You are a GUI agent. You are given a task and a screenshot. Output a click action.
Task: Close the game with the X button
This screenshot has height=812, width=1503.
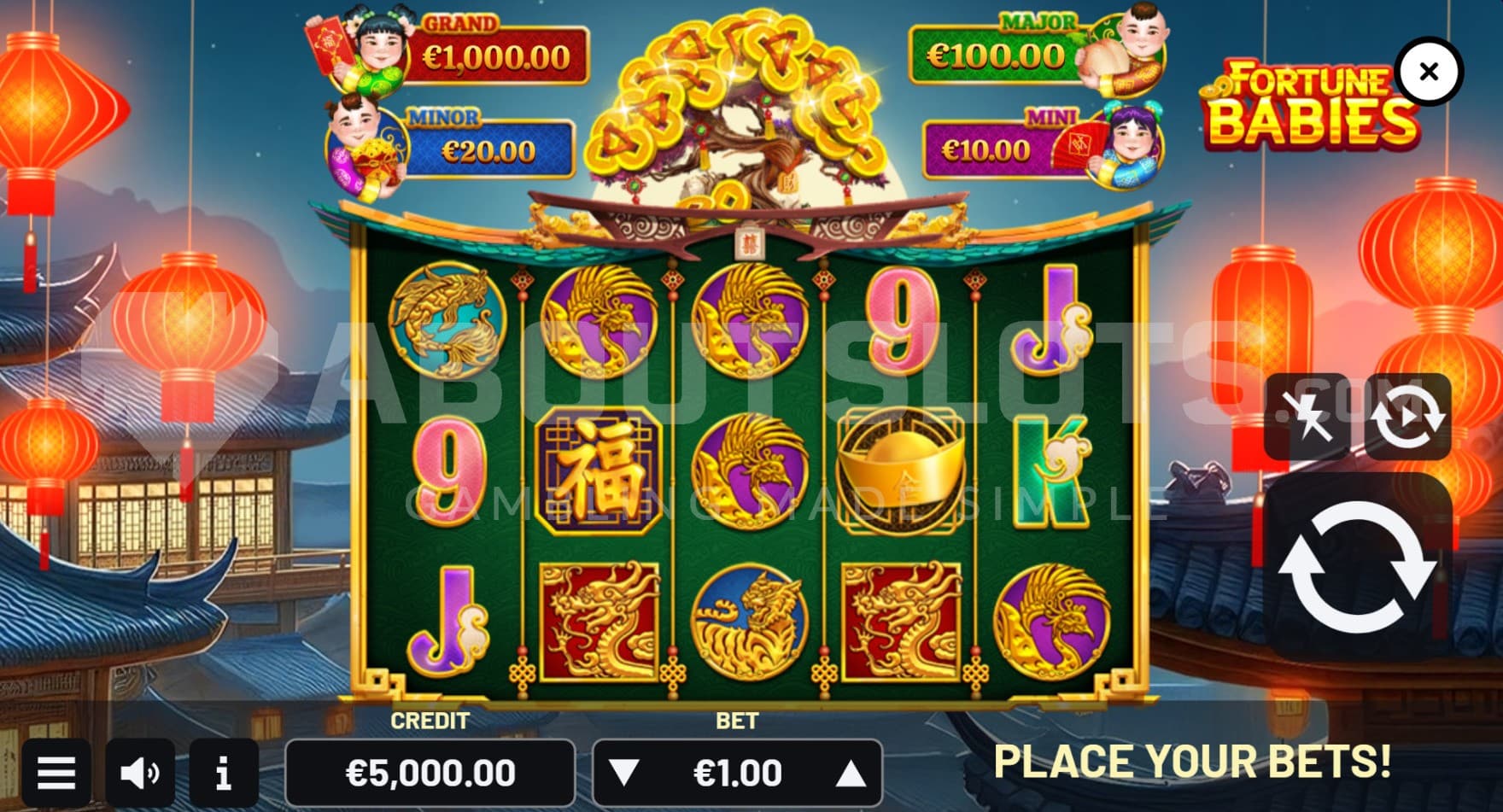(1429, 73)
